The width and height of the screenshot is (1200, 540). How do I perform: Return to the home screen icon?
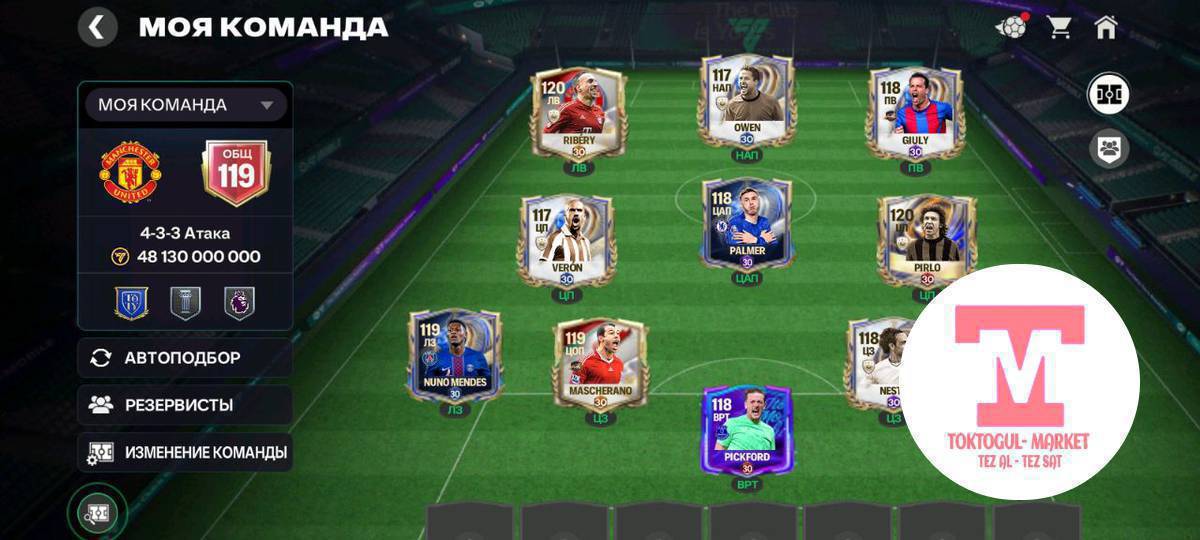point(1105,27)
